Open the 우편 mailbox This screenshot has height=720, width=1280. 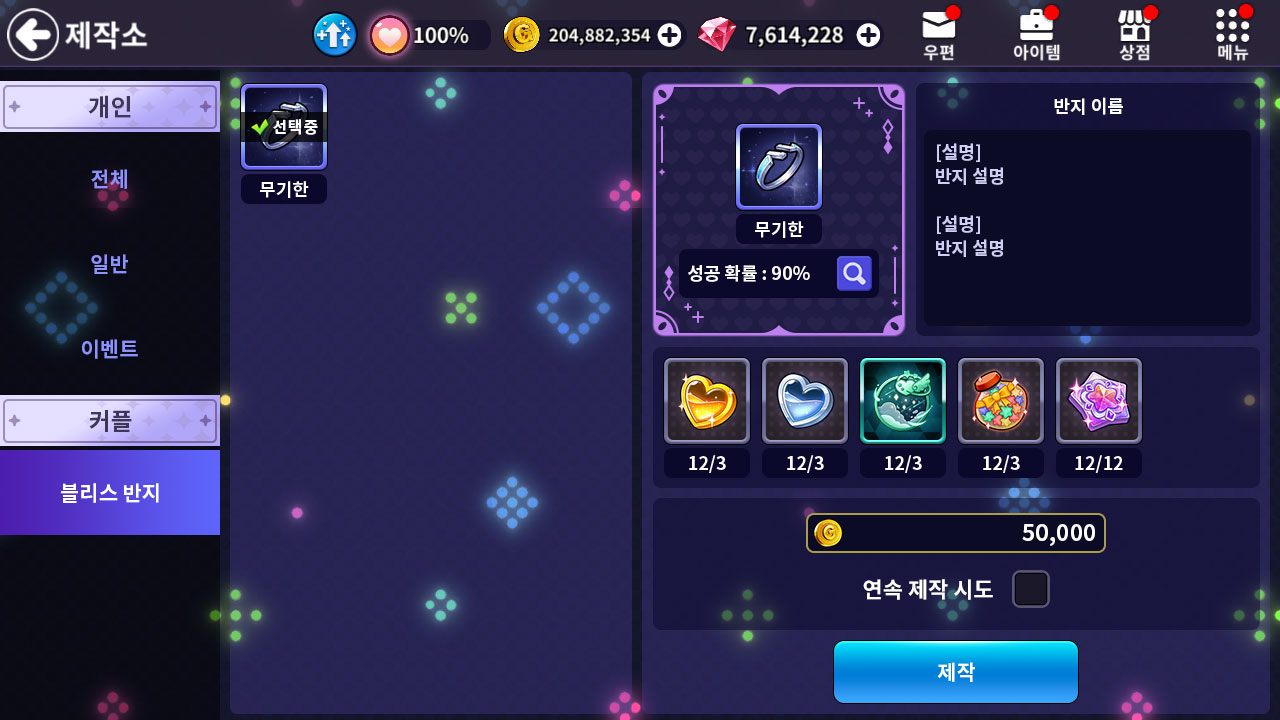pyautogui.click(x=938, y=35)
